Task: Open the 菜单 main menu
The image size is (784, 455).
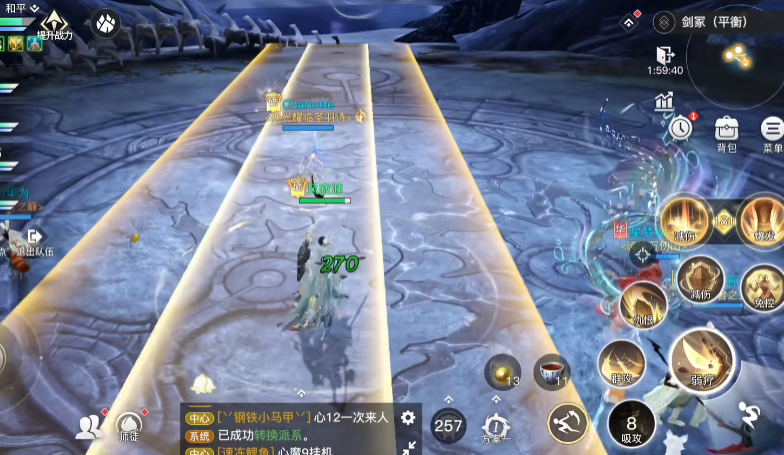Action: coord(772,131)
